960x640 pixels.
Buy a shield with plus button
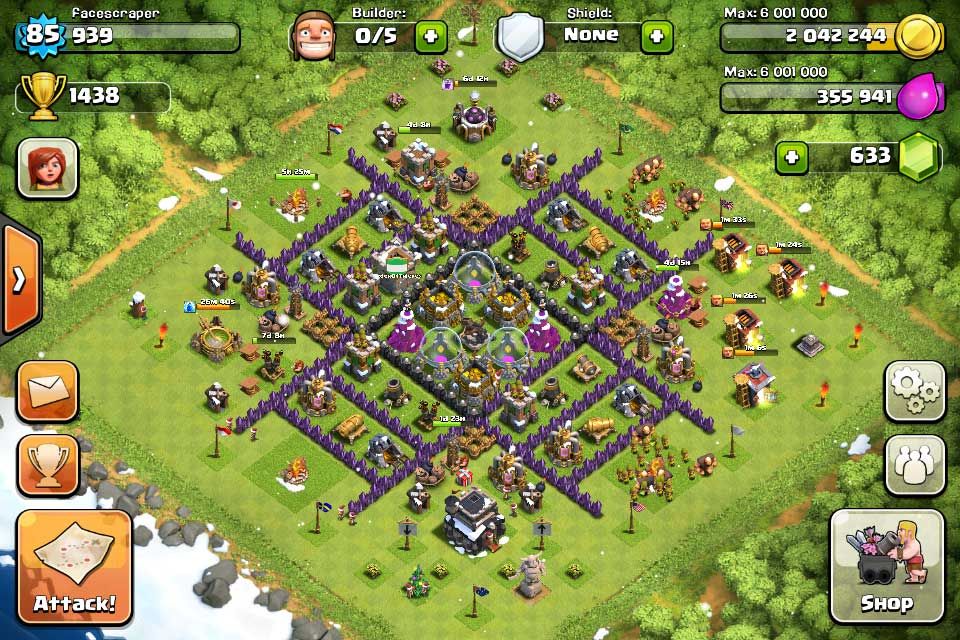[656, 37]
